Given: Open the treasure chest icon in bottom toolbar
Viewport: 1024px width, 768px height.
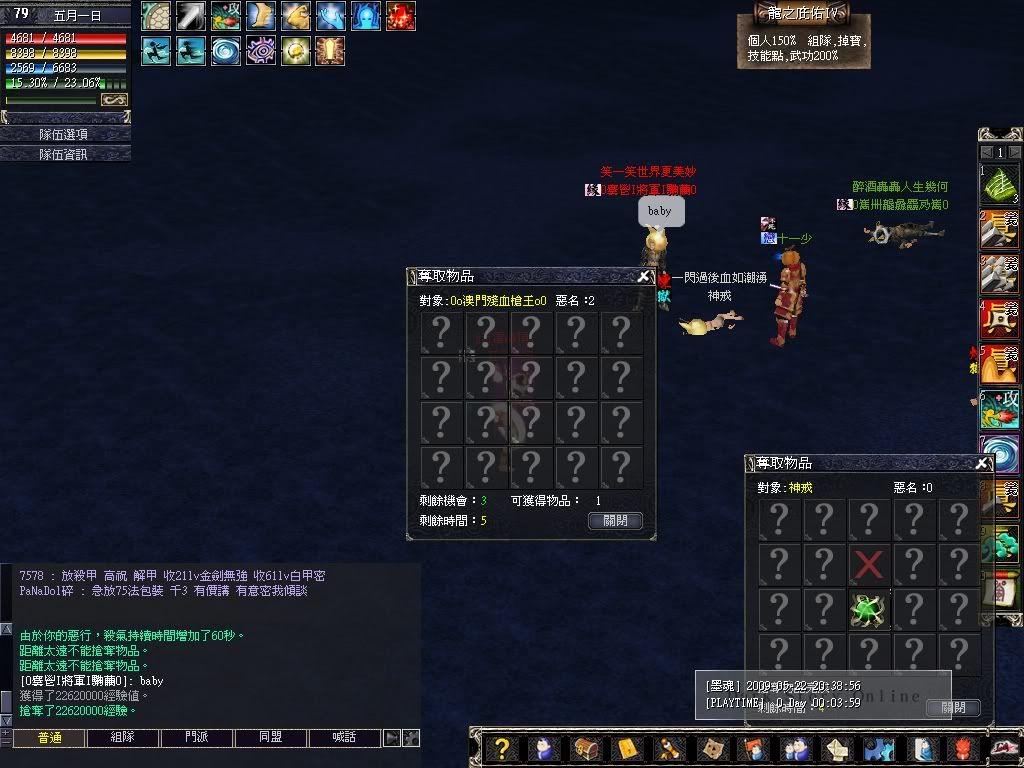Looking at the screenshot, I should click(x=586, y=748).
